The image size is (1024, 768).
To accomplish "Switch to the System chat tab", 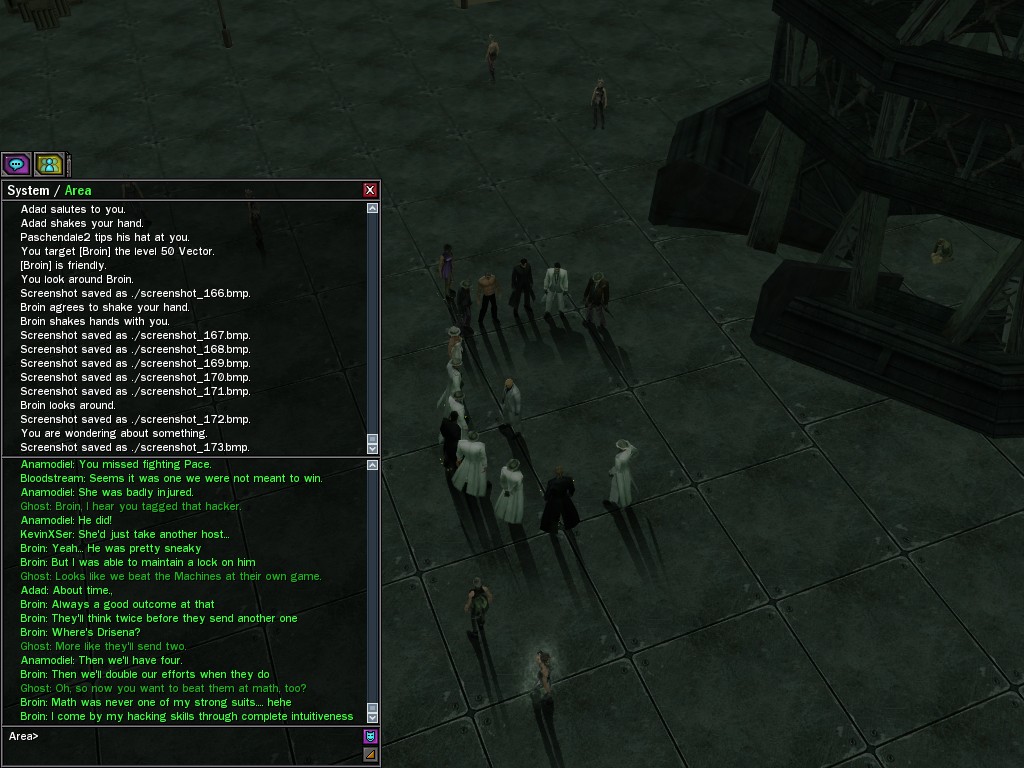I will point(28,190).
